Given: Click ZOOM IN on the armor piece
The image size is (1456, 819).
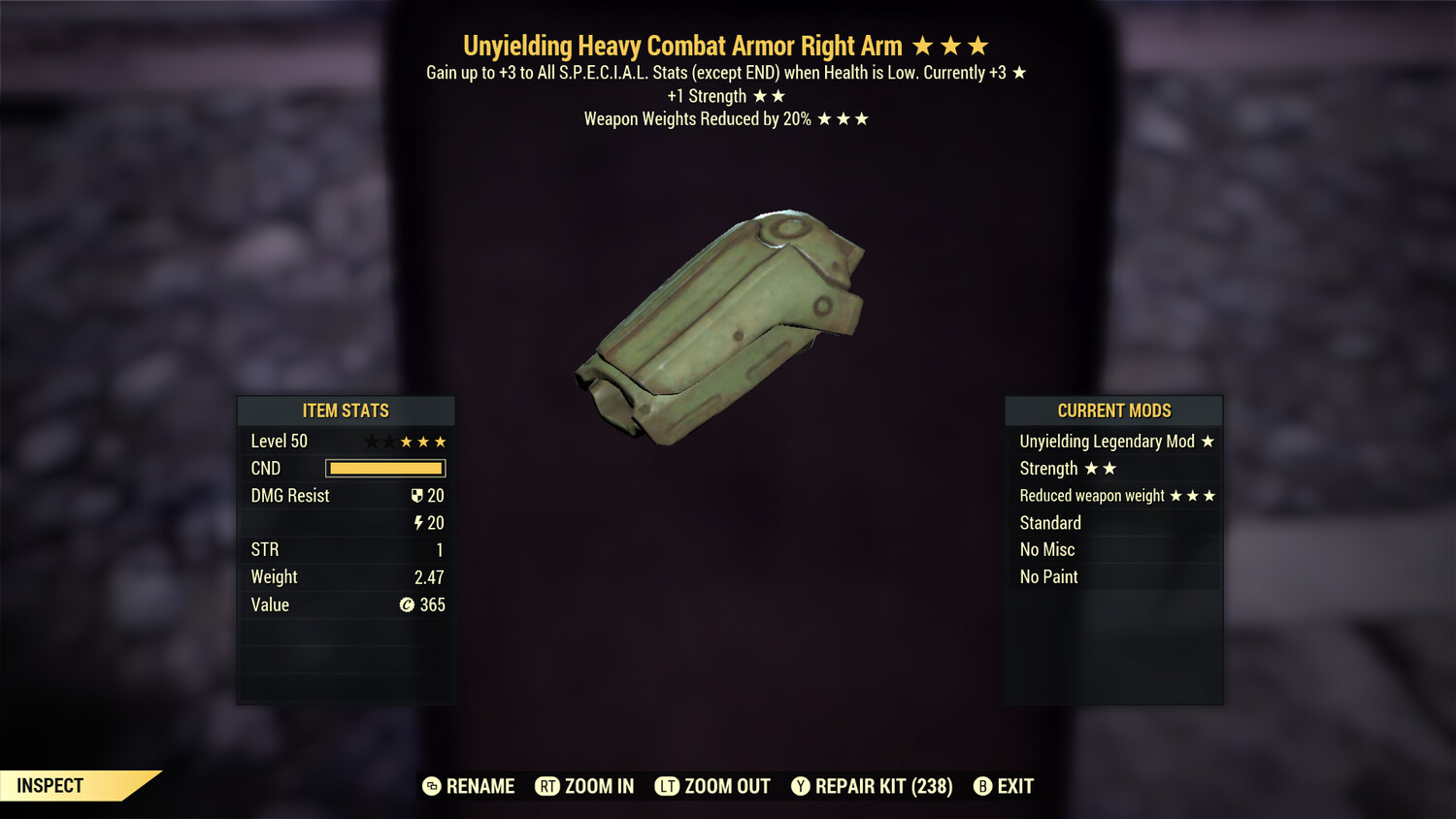Looking at the screenshot, I should tap(585, 786).
